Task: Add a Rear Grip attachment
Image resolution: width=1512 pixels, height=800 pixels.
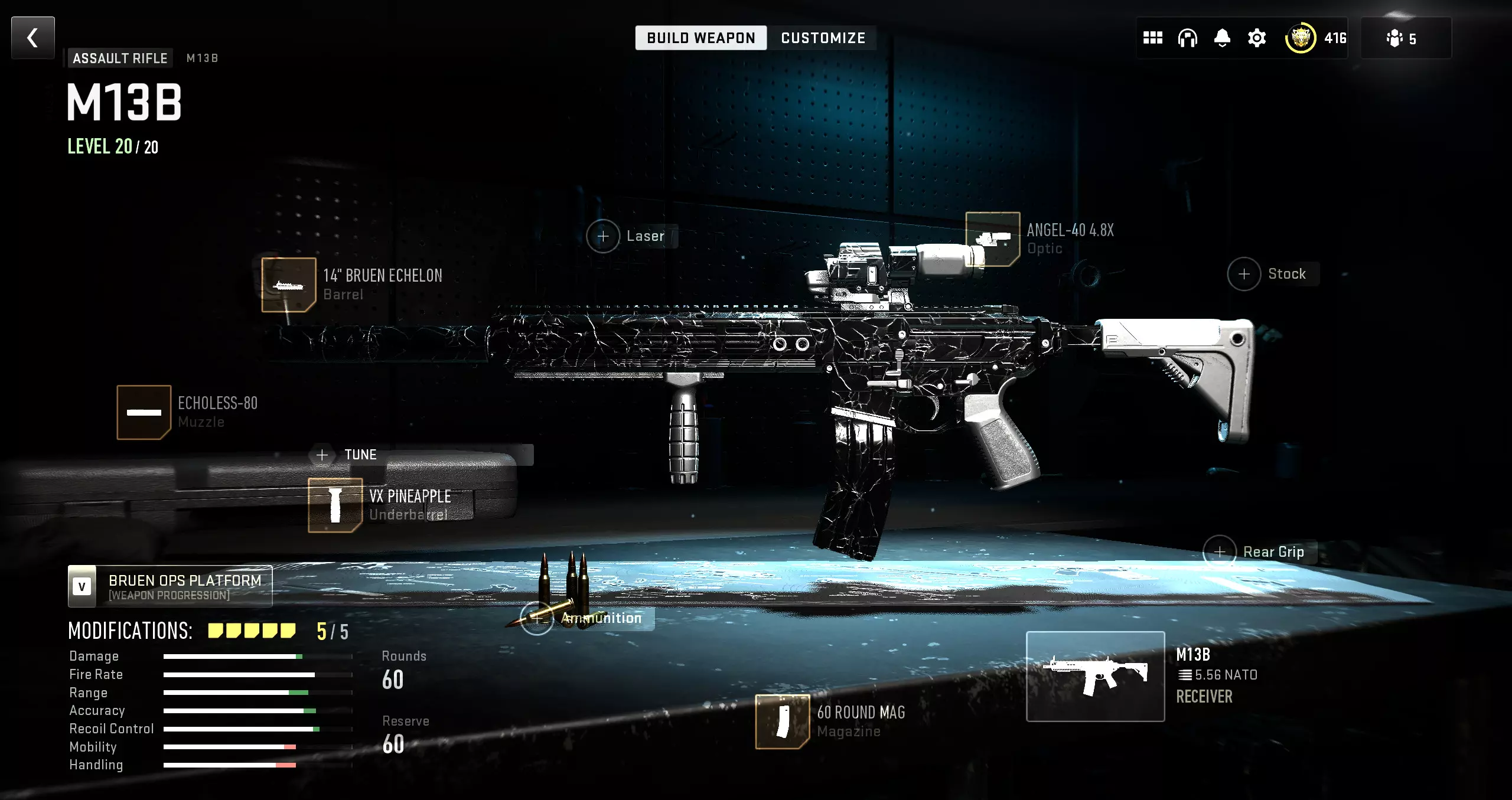Action: point(1220,551)
